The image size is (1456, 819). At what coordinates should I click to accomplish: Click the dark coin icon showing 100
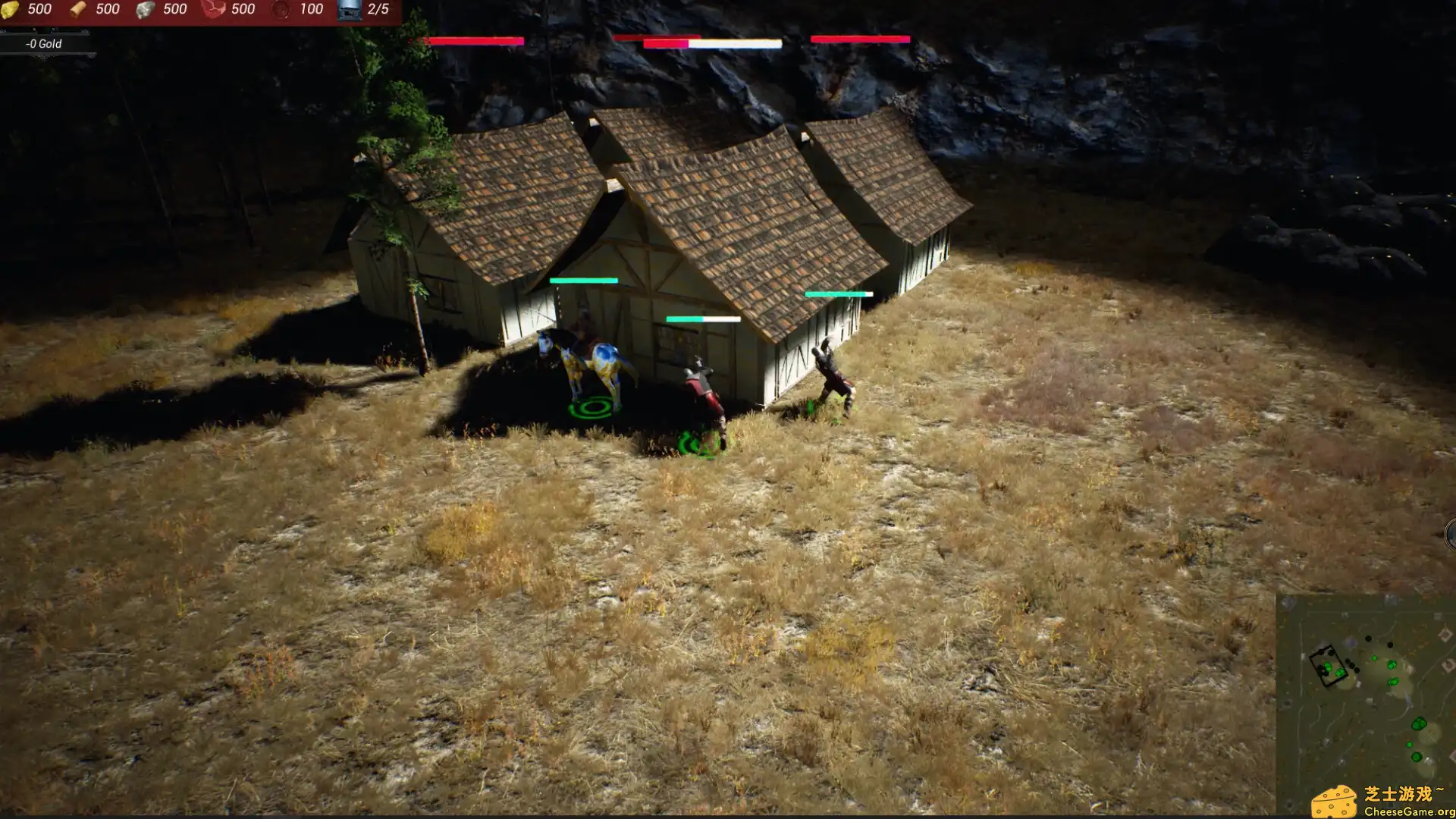(x=282, y=10)
